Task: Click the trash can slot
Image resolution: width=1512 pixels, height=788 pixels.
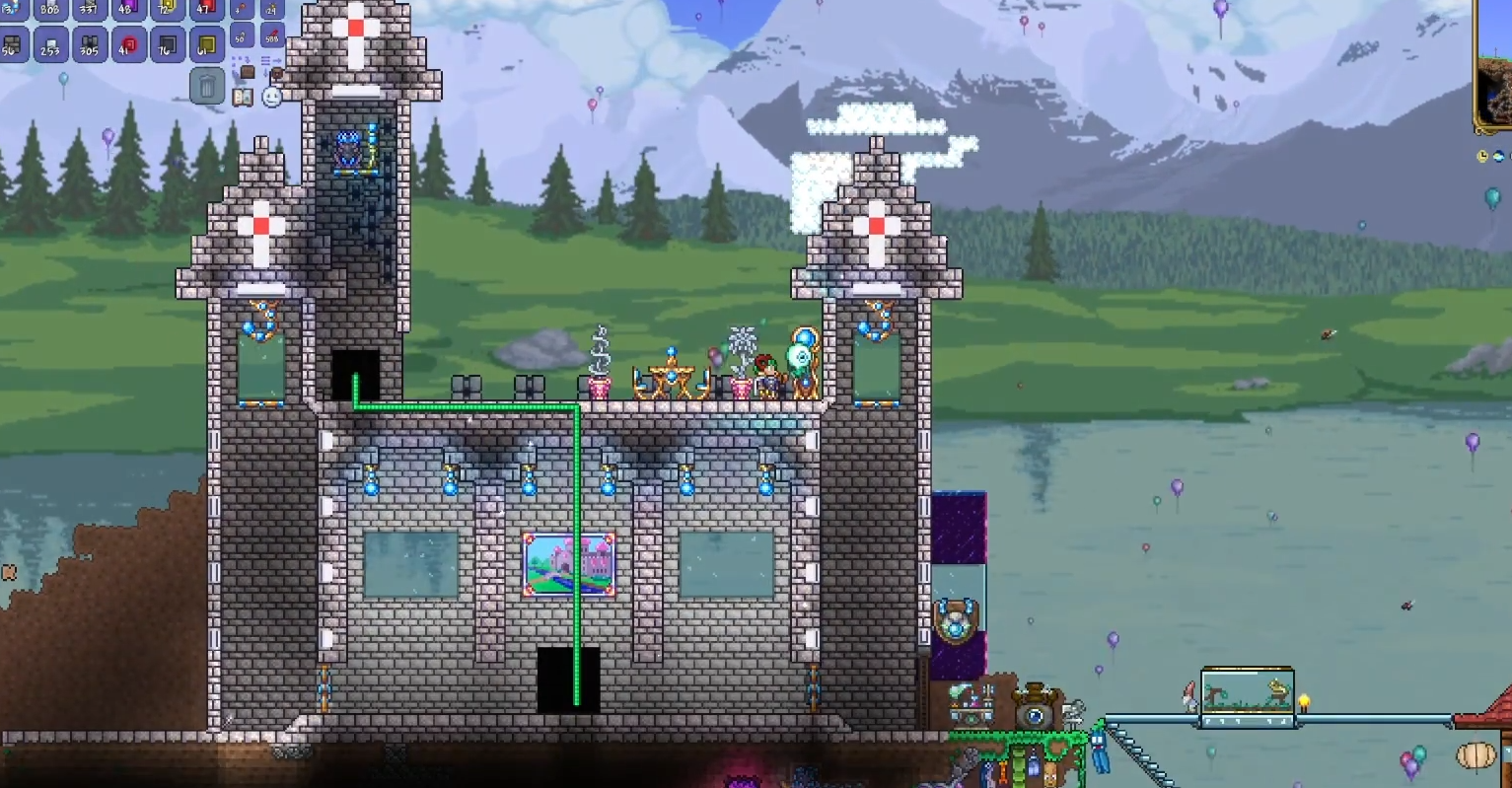Action: [x=207, y=87]
